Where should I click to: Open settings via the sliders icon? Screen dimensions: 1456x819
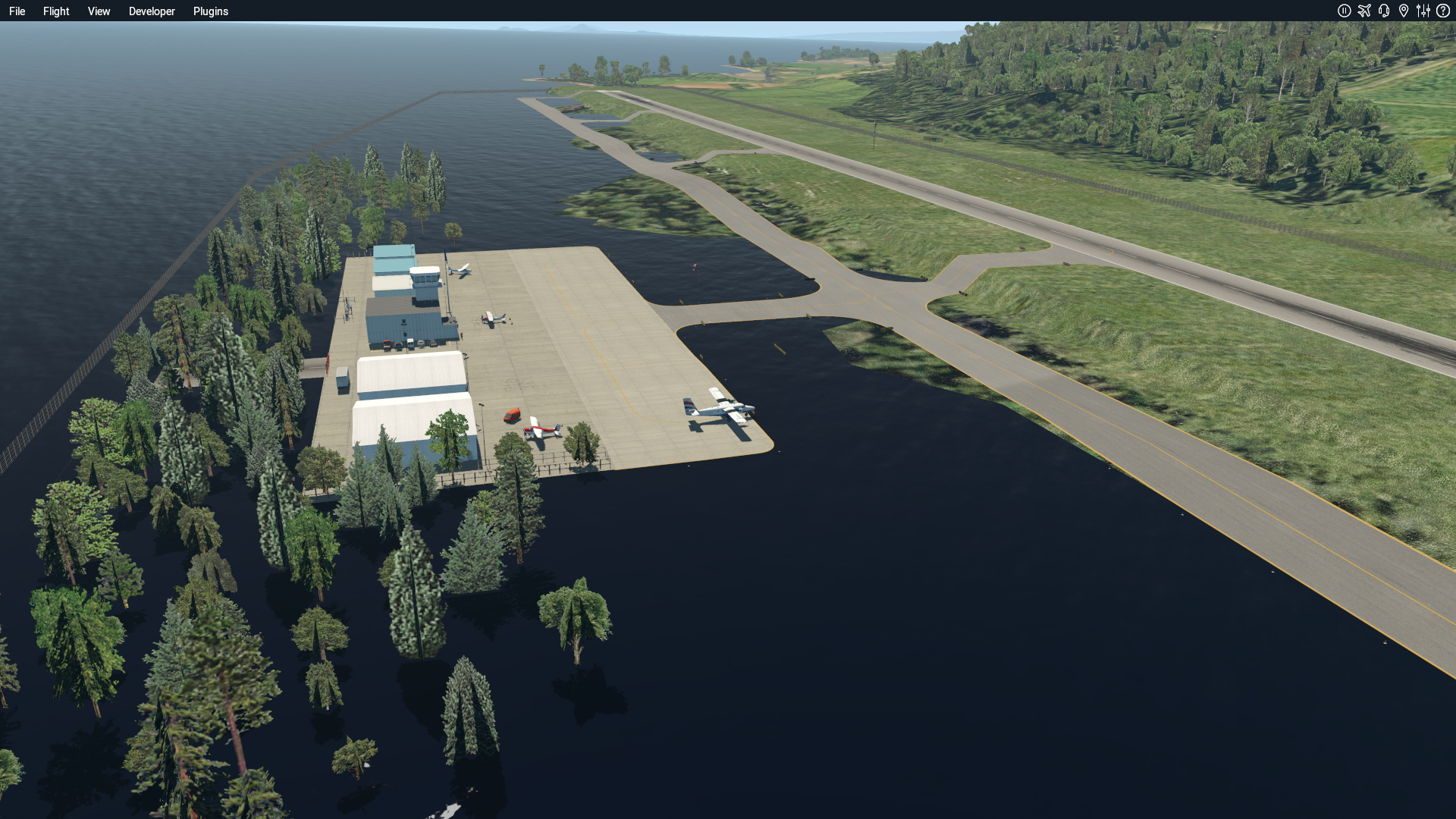1423,11
